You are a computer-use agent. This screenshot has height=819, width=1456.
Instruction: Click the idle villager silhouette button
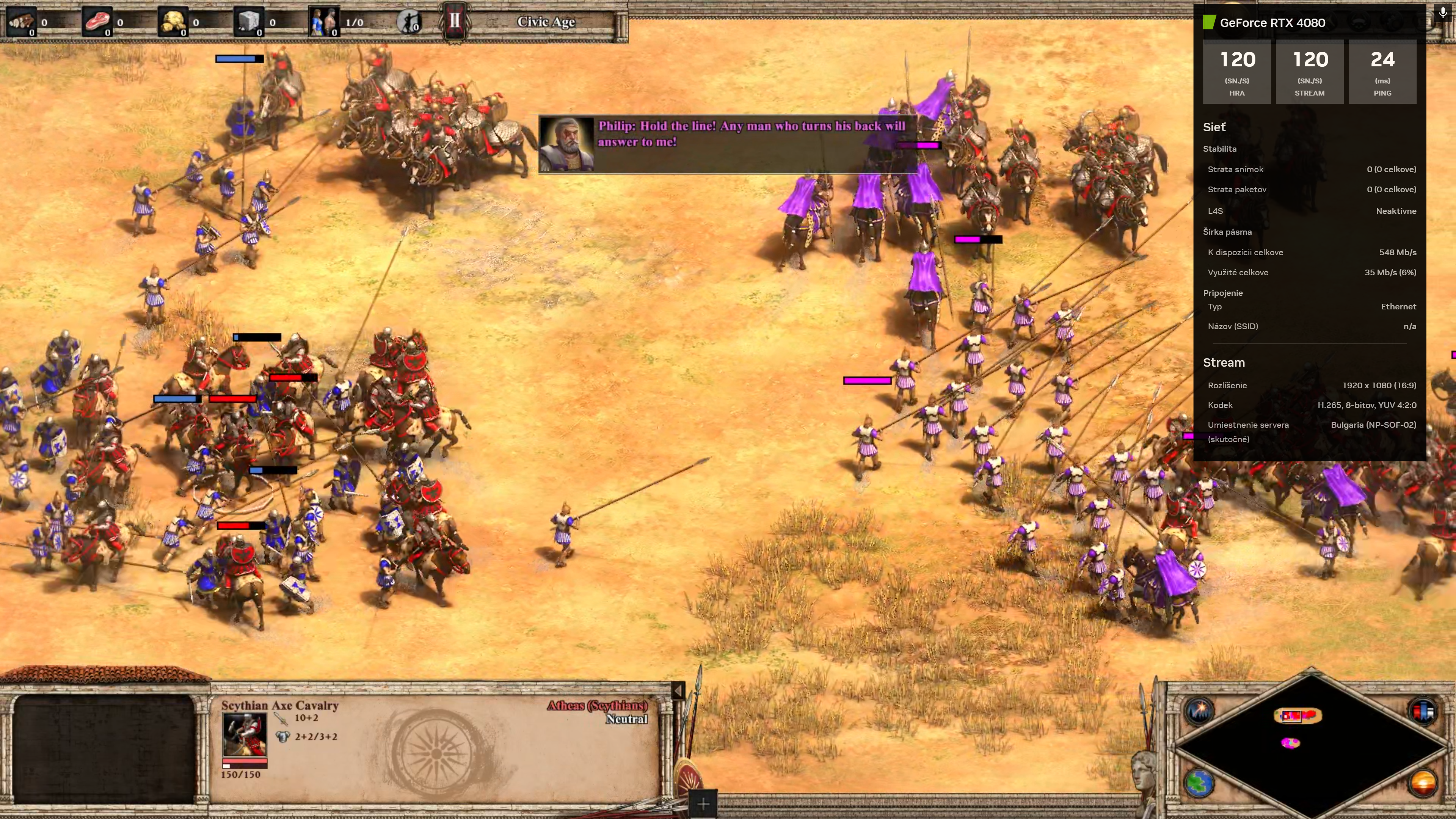tap(408, 22)
